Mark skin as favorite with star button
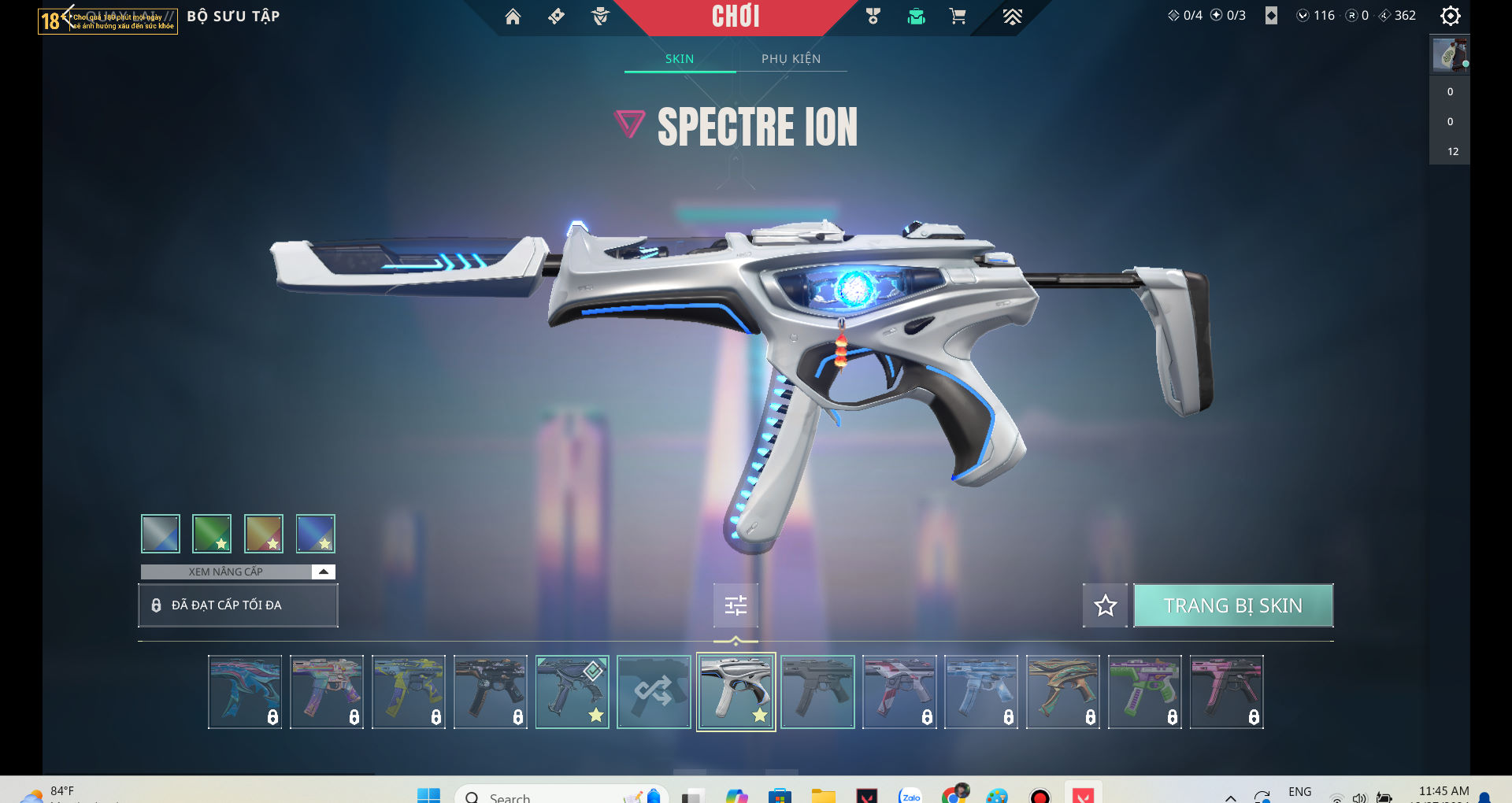Screen dimensions: 1512x803 click(x=1105, y=605)
